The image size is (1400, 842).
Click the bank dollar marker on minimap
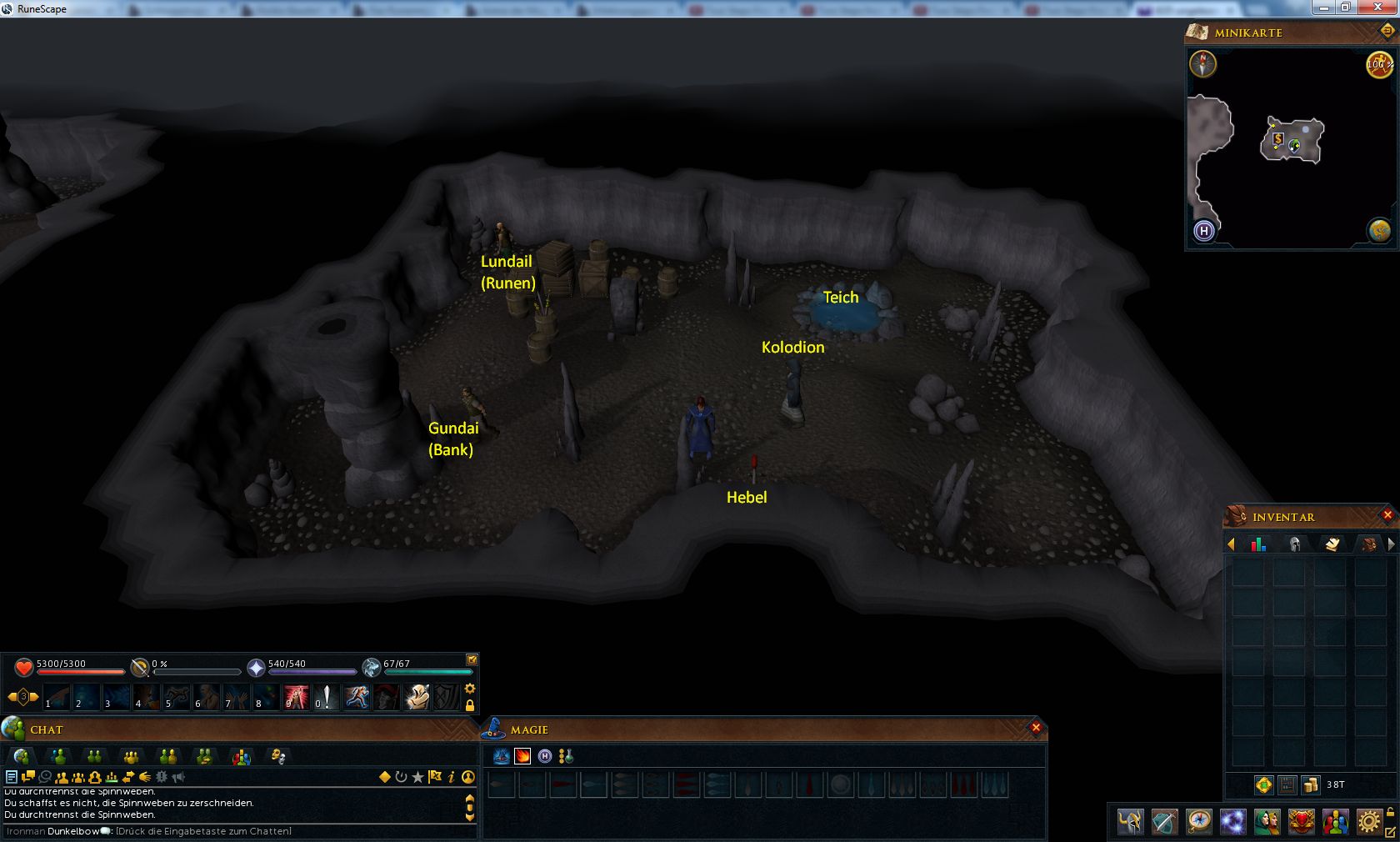[1277, 139]
